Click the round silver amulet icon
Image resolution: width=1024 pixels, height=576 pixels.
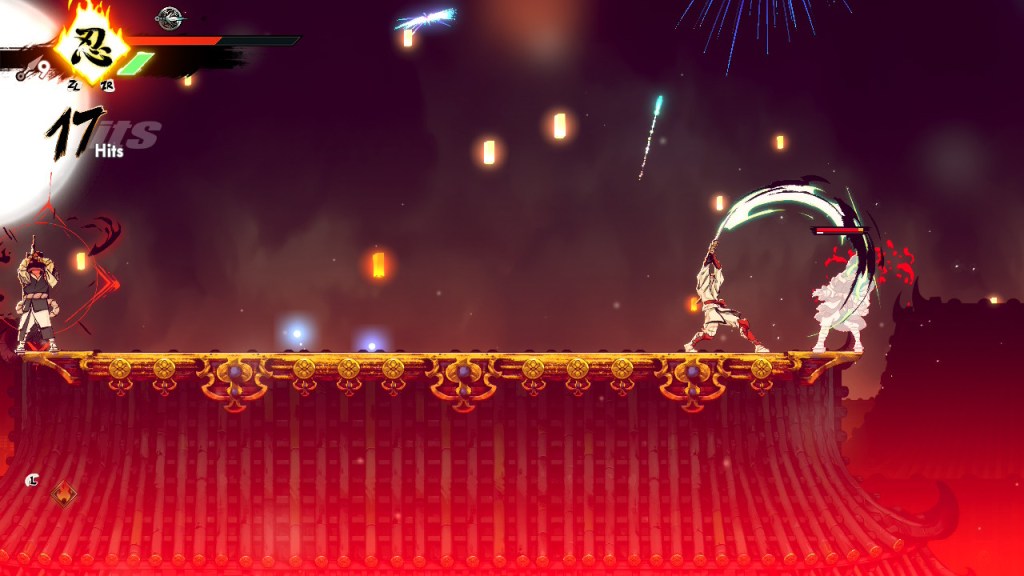coord(170,16)
